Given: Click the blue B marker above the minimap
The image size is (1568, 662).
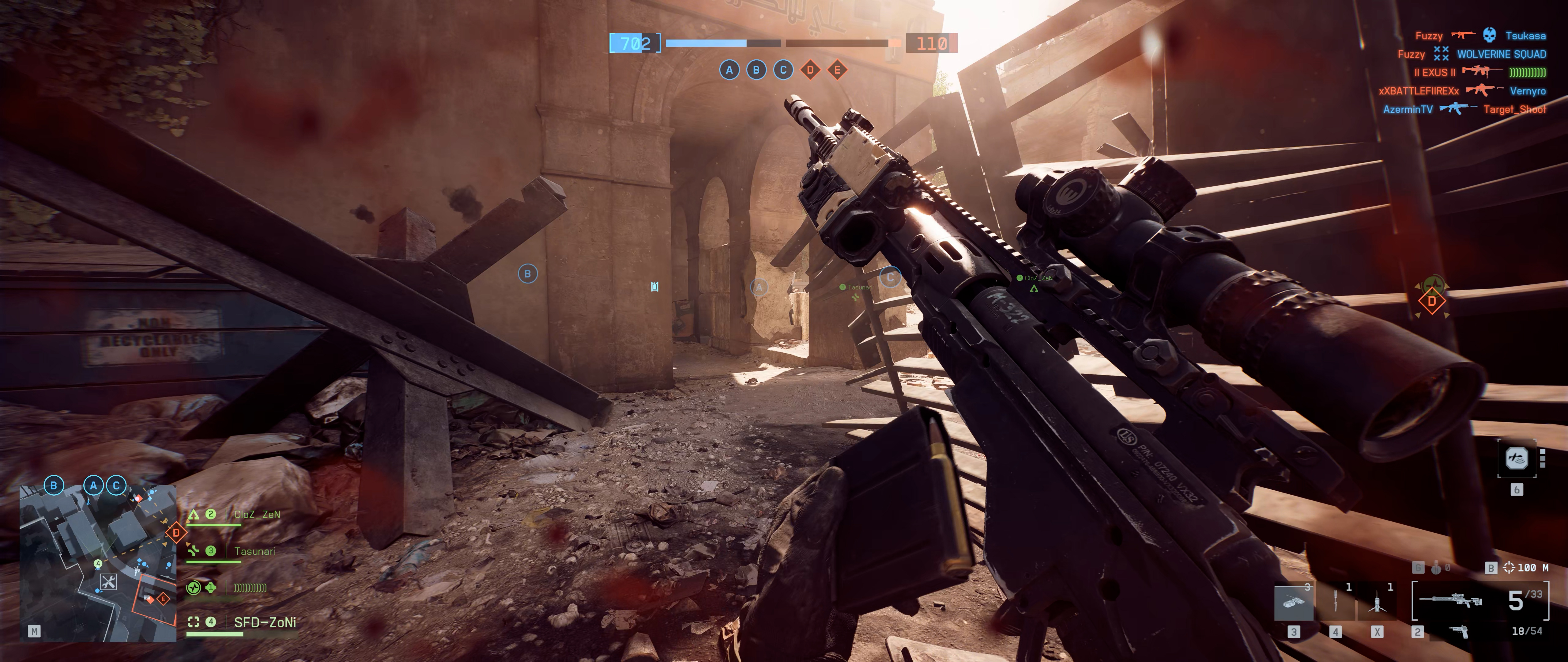Looking at the screenshot, I should 54,485.
